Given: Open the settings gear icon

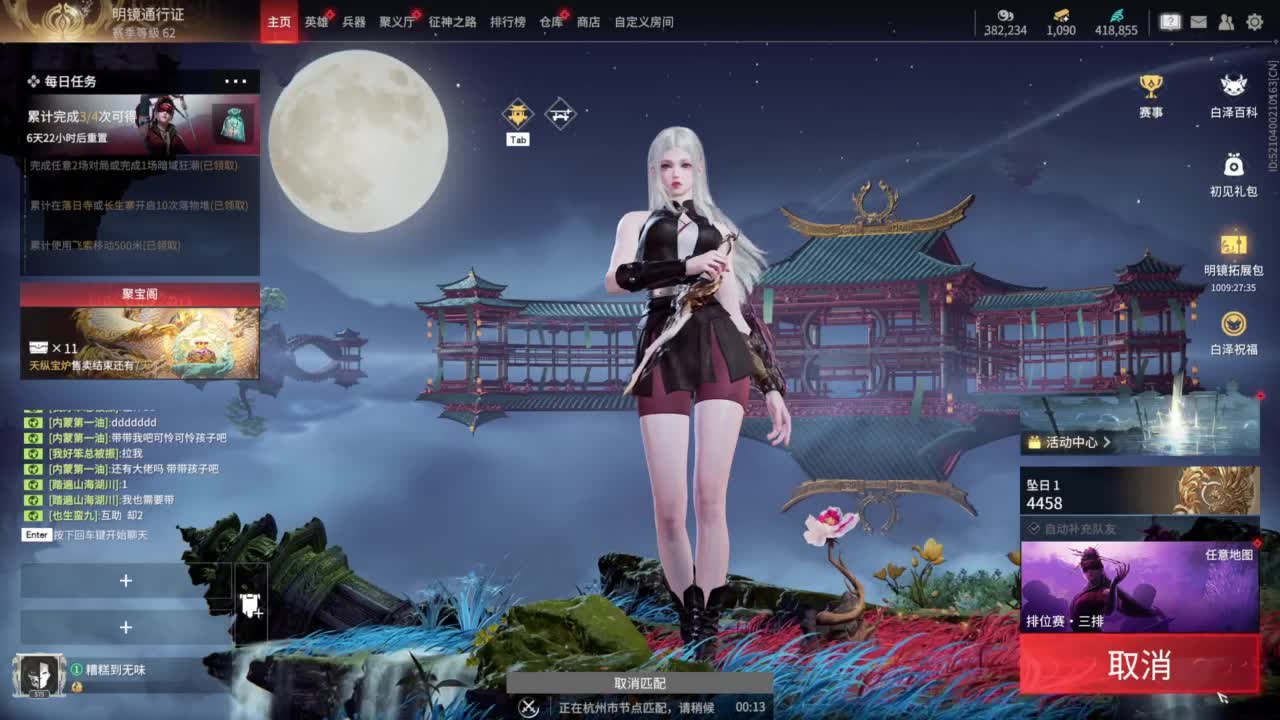Looking at the screenshot, I should tap(1255, 21).
